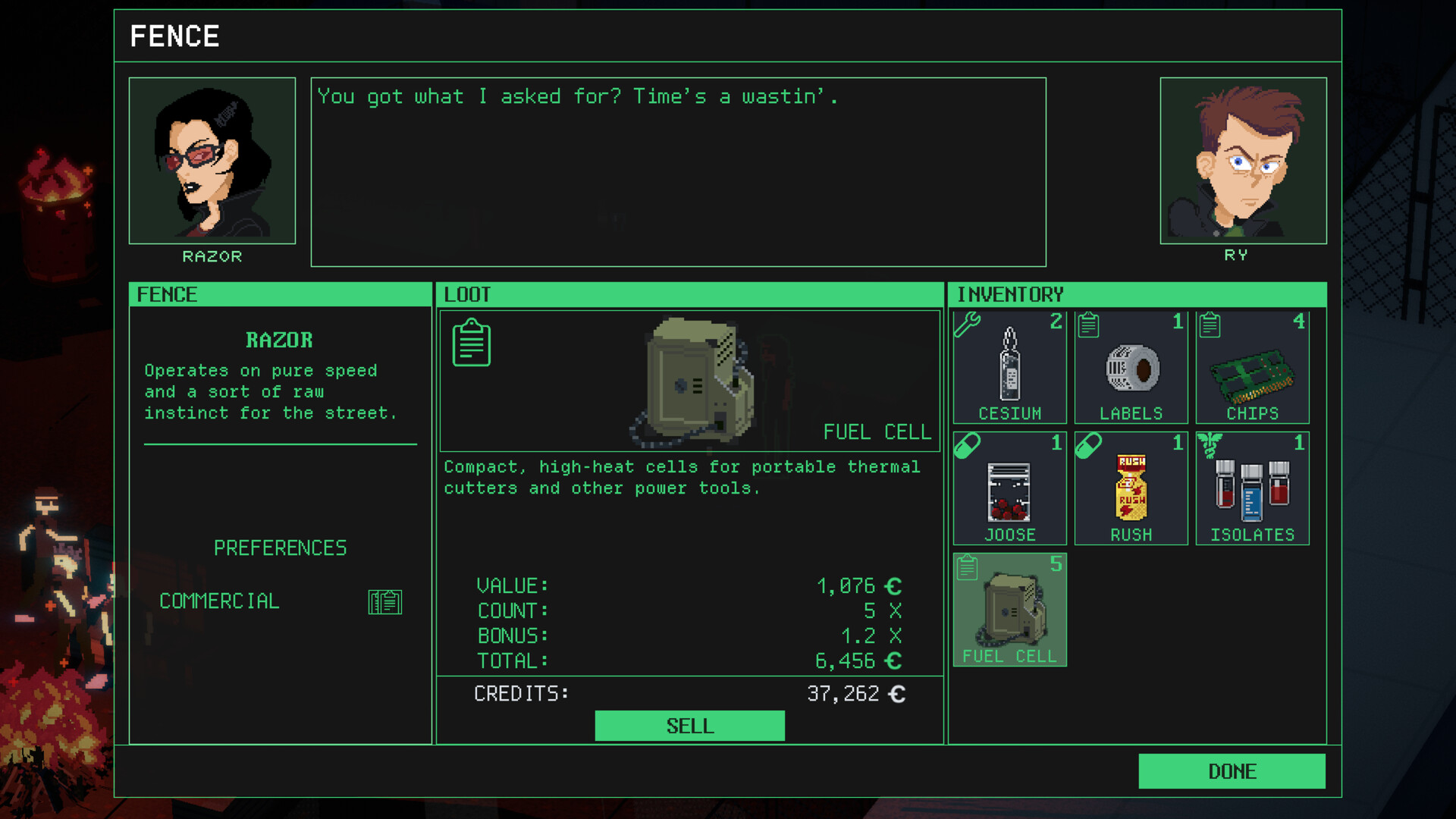Image resolution: width=1456 pixels, height=819 pixels.
Task: Choose the Rush energy drug item
Action: [x=1131, y=489]
